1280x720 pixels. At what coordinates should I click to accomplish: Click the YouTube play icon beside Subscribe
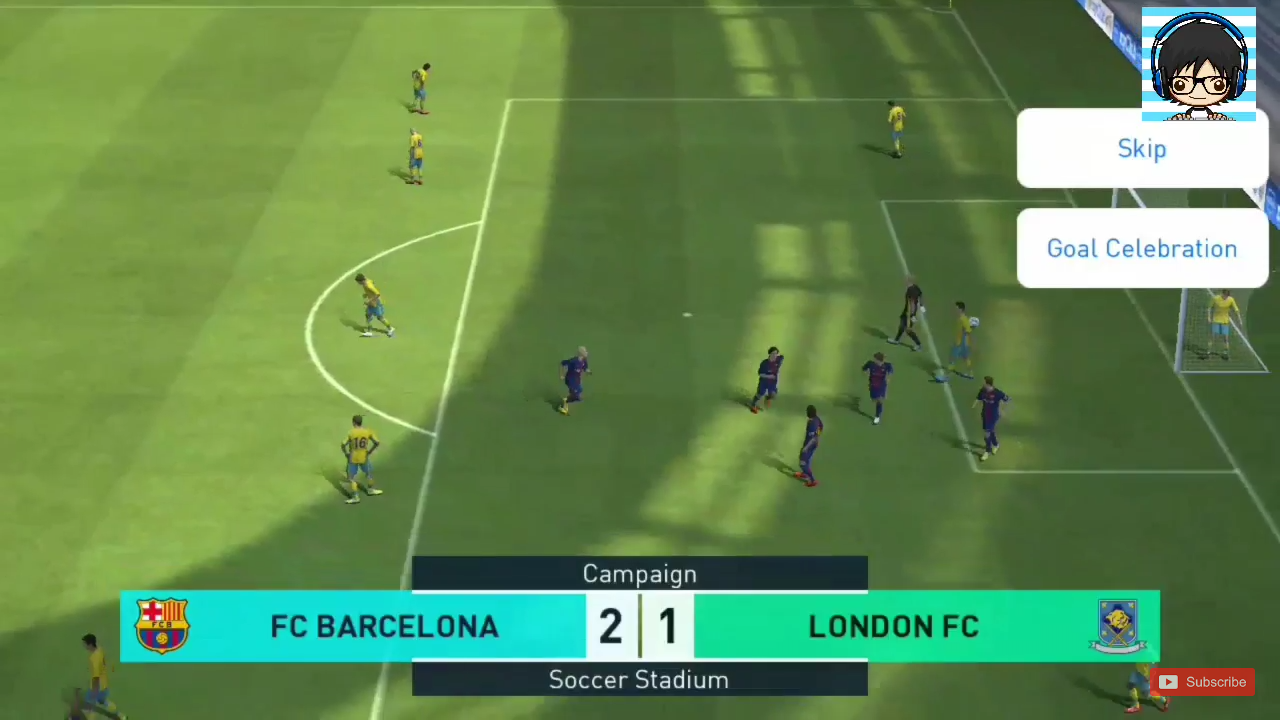click(x=1168, y=682)
